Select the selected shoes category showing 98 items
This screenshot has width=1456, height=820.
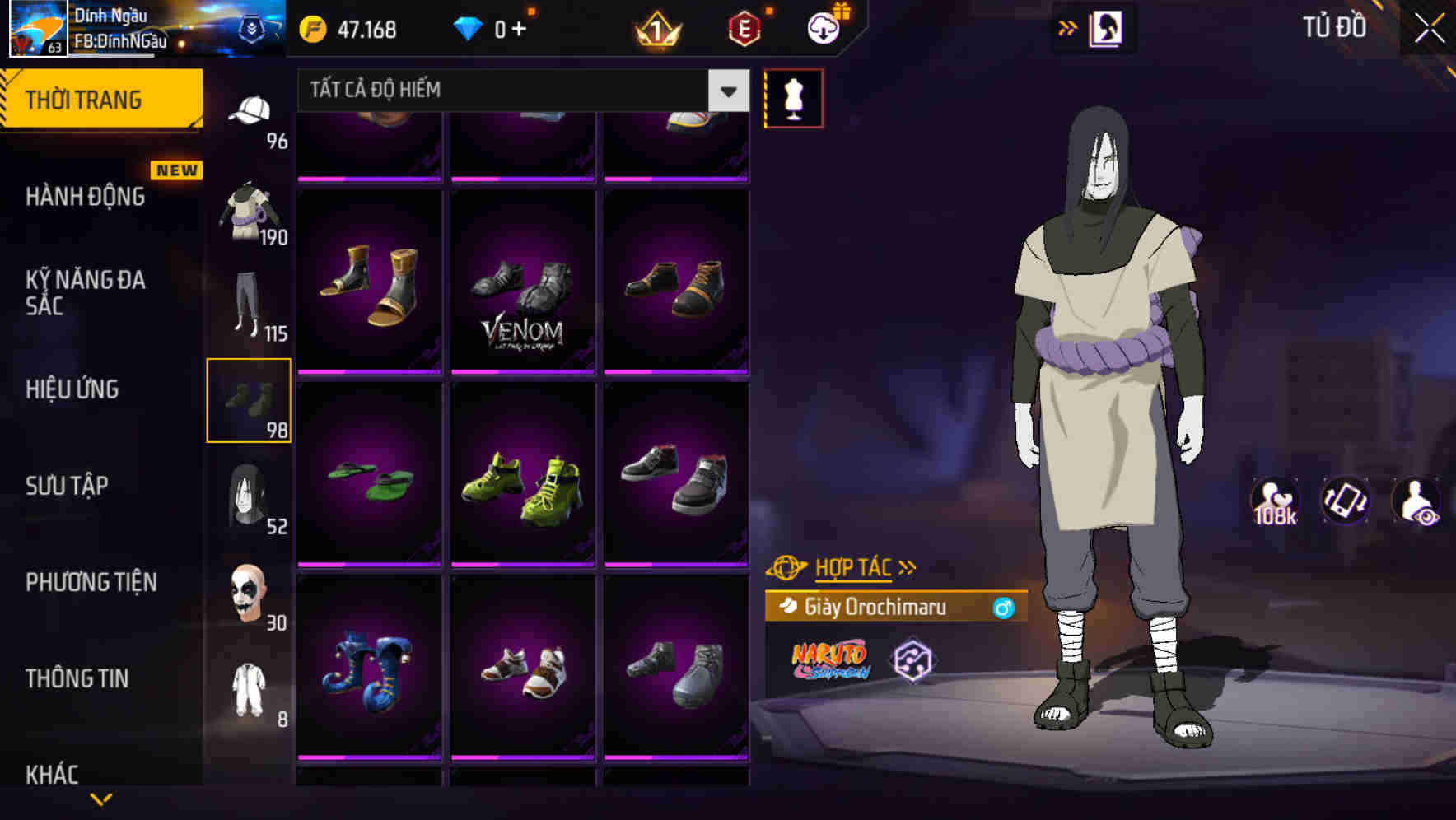coord(250,400)
